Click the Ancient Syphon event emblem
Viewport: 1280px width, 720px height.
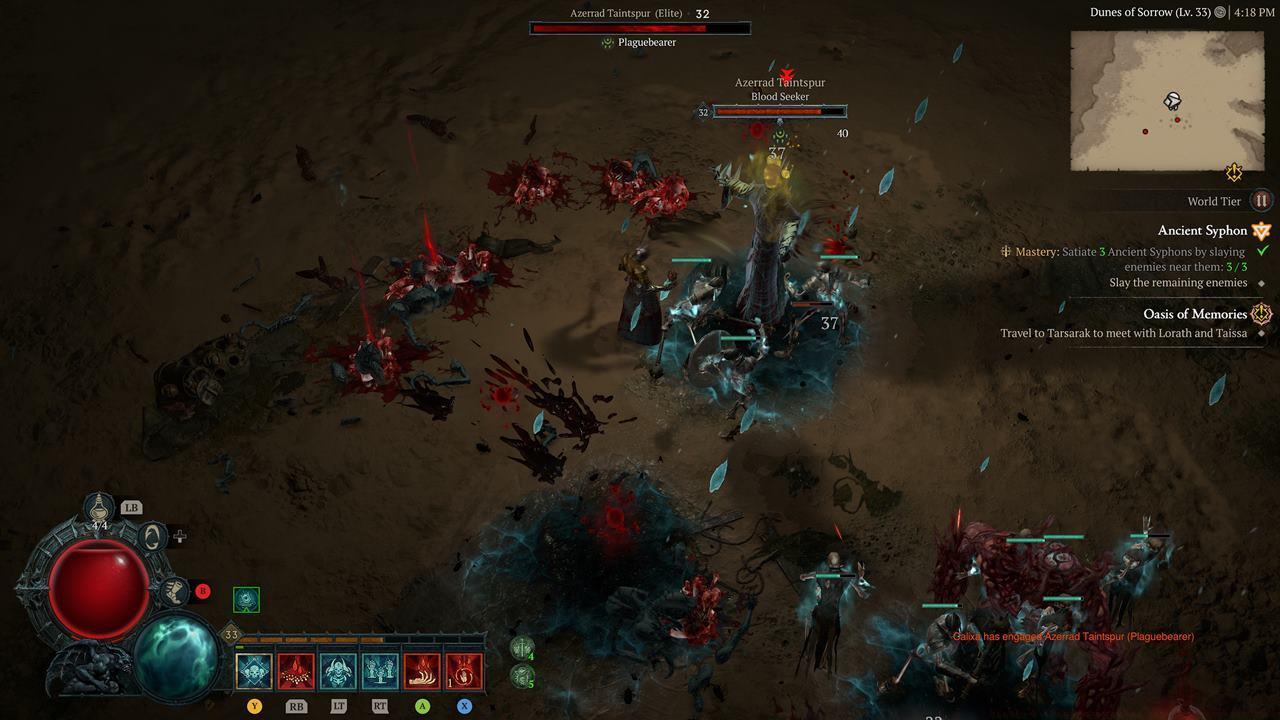coord(1261,229)
